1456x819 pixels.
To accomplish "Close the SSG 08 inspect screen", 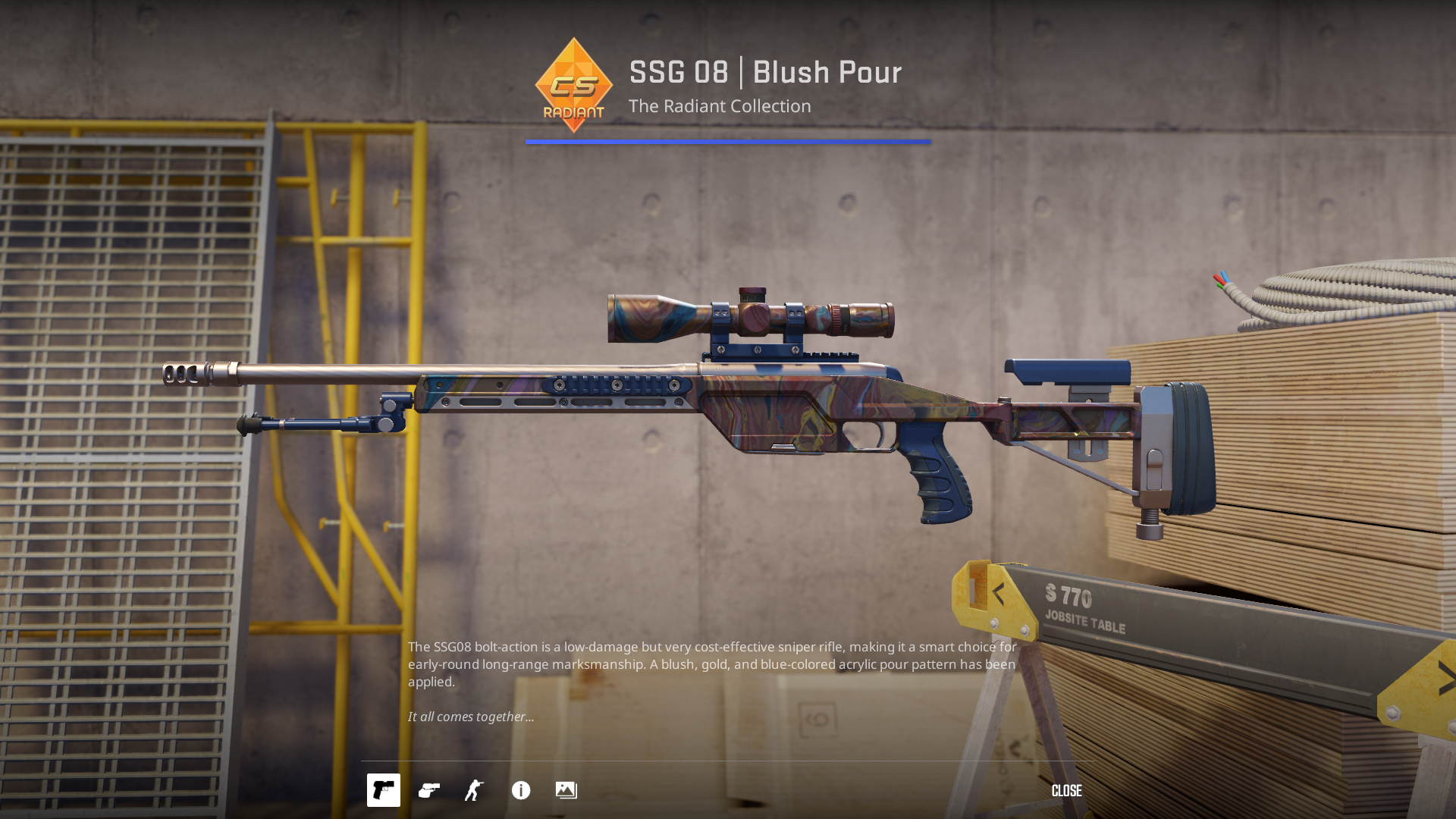I will (1066, 791).
